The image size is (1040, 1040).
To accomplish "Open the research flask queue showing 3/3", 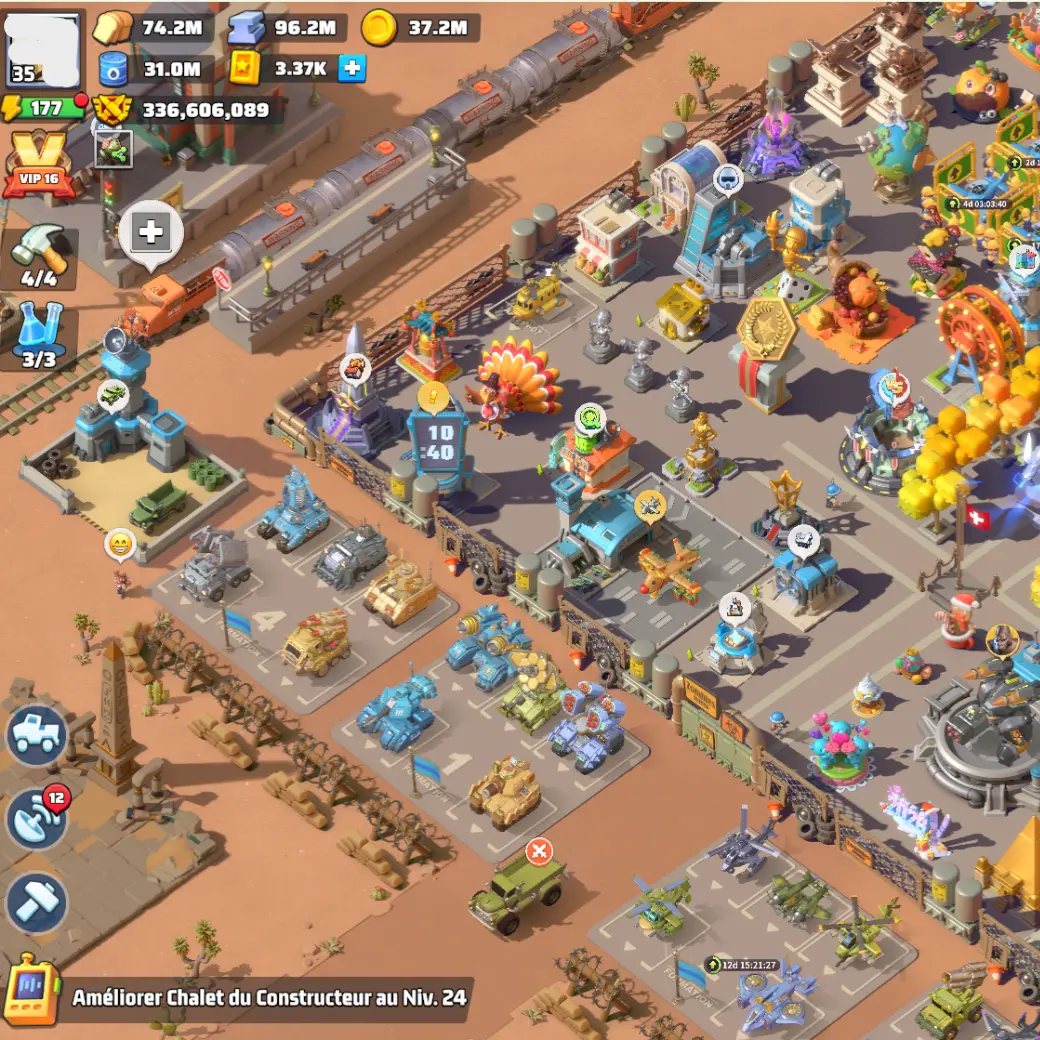I will [40, 336].
